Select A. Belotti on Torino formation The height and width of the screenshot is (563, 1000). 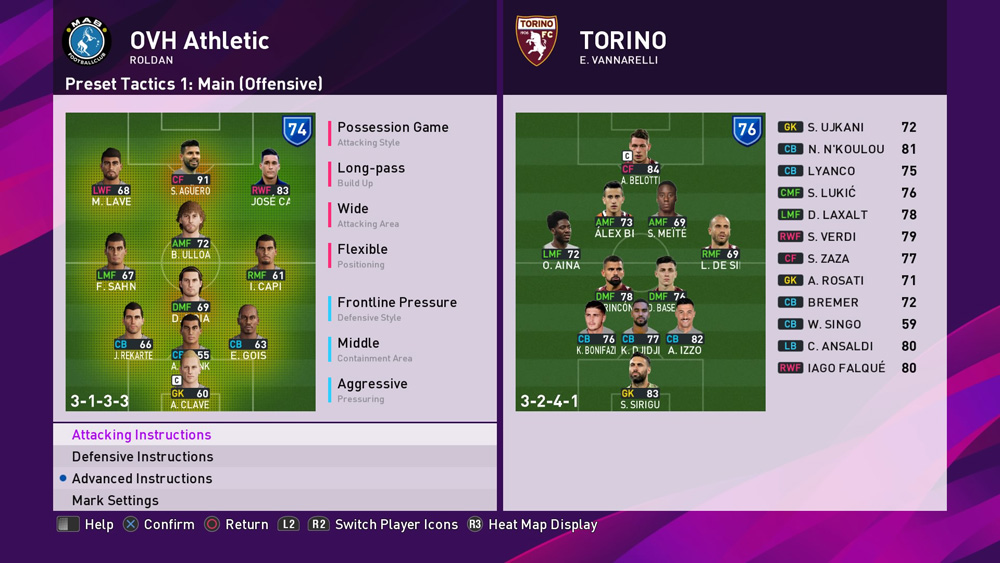point(640,157)
